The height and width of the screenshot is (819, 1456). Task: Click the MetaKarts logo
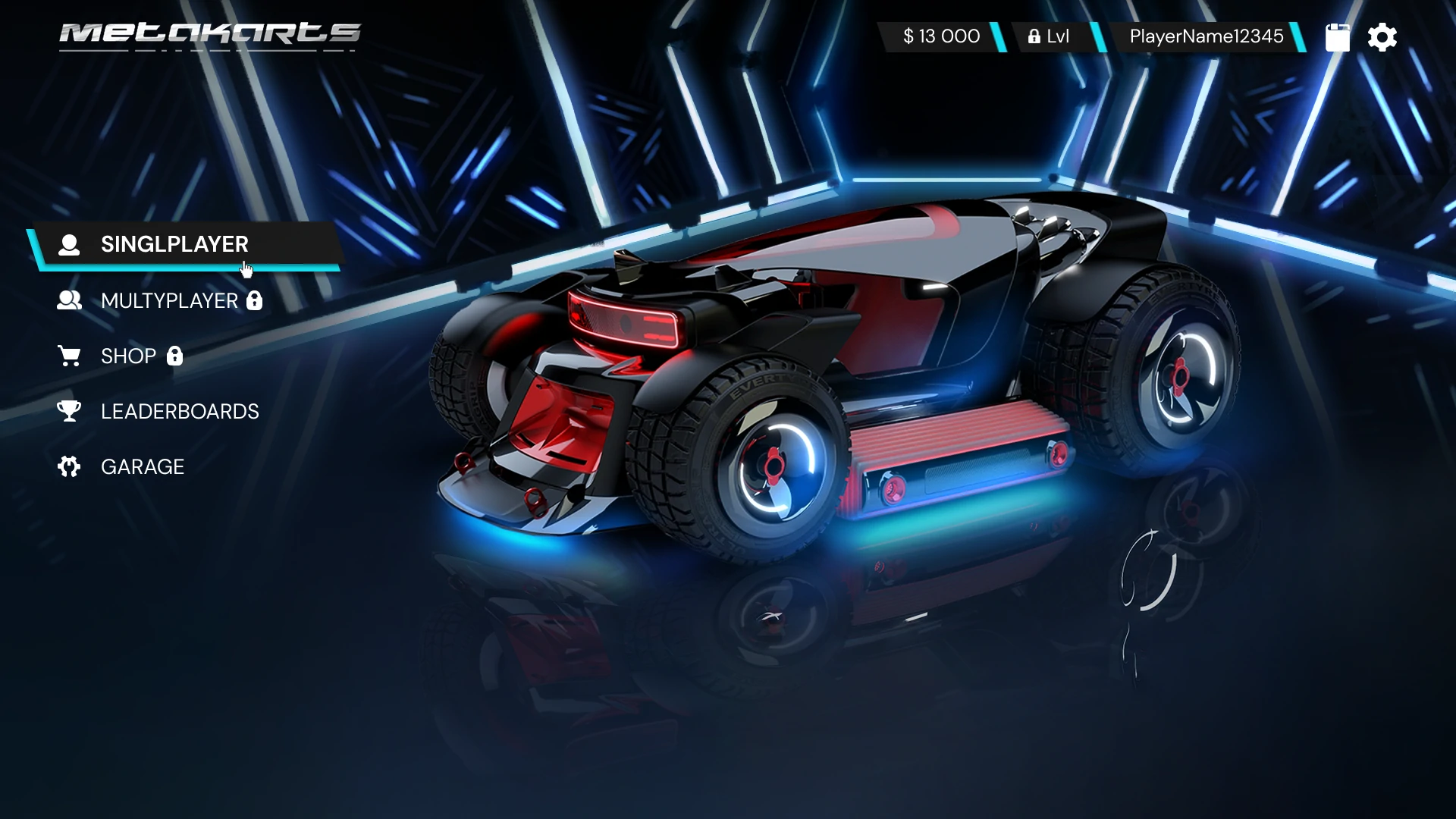pyautogui.click(x=210, y=35)
